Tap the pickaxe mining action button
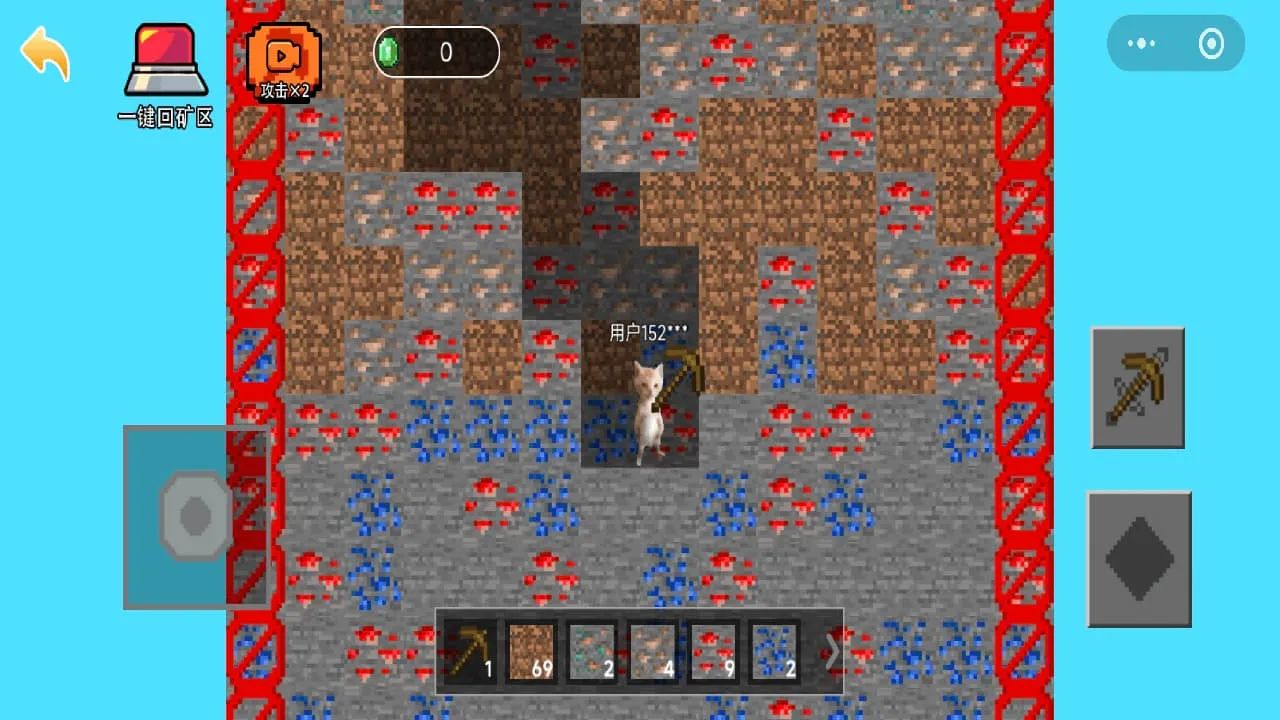The width and height of the screenshot is (1280, 720). click(1137, 387)
